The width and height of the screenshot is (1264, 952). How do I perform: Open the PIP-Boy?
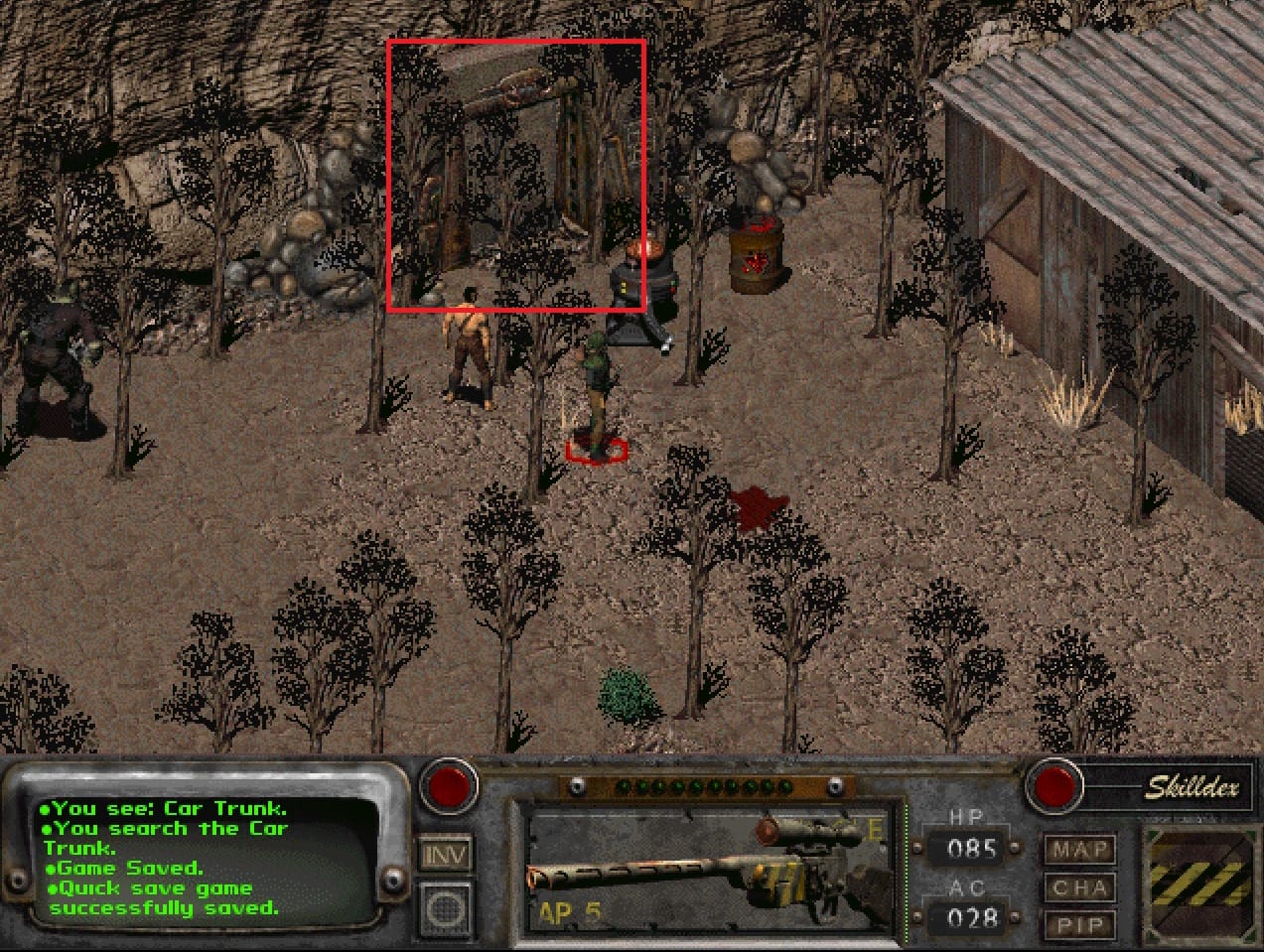(x=1078, y=926)
